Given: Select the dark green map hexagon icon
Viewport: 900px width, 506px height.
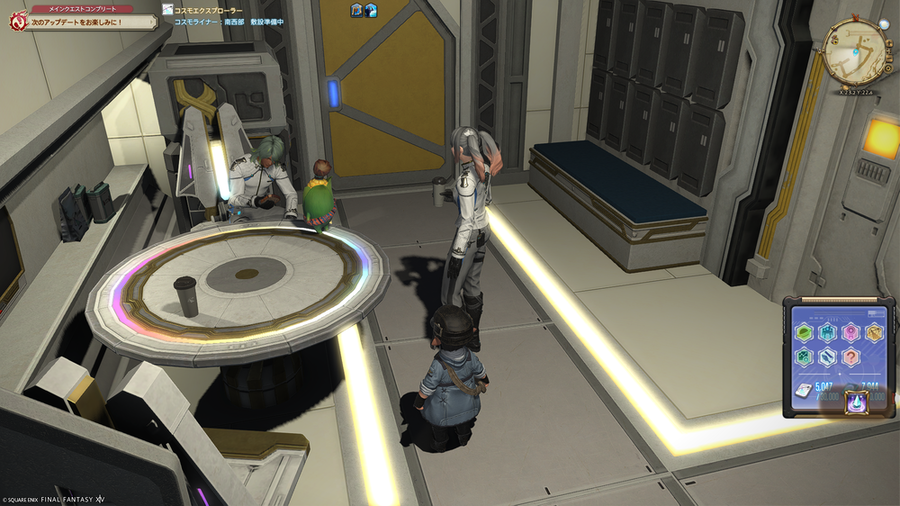Looking at the screenshot, I should pyautogui.click(x=804, y=356).
